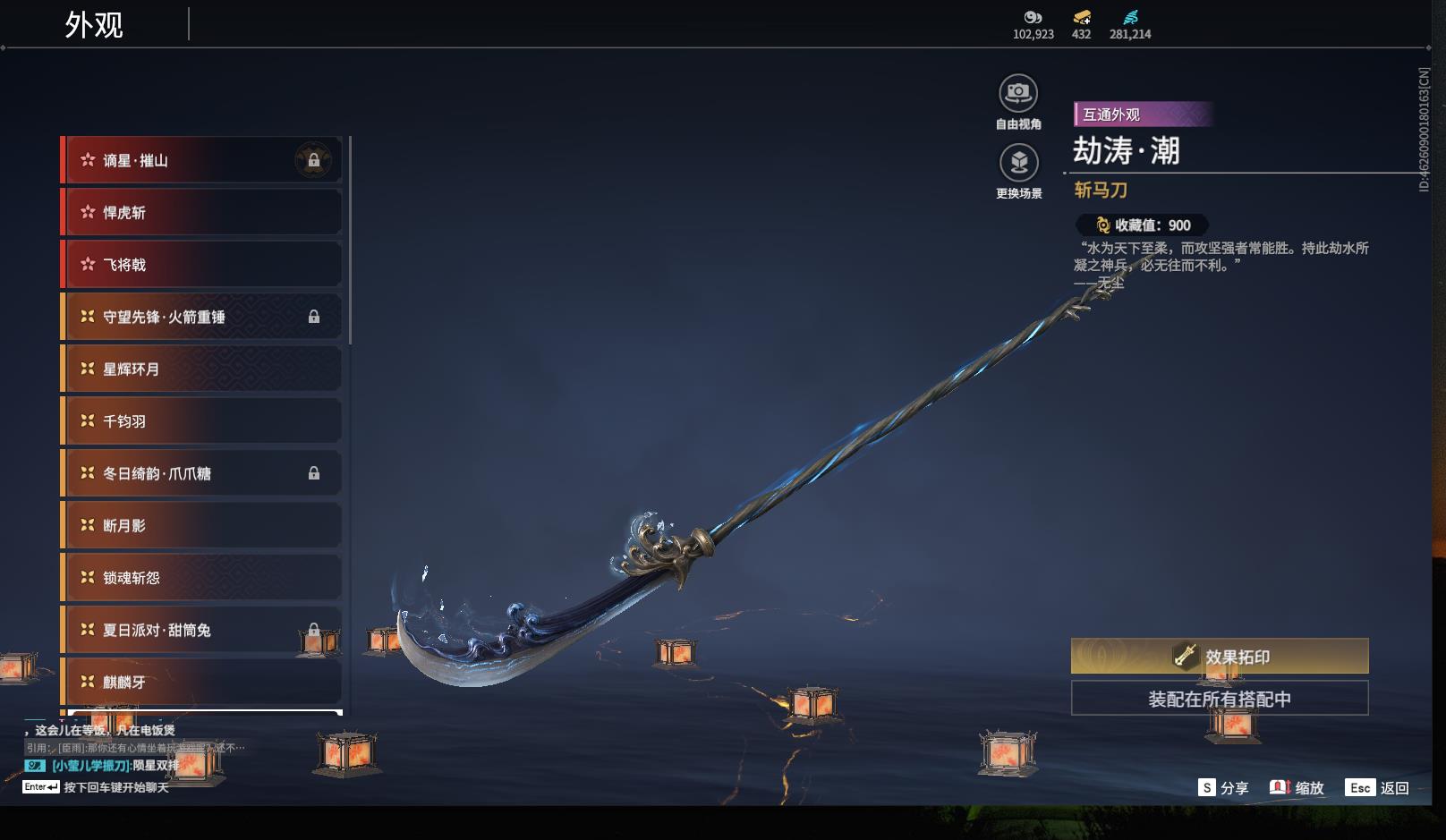Choose 千钧羽 in the skin list
This screenshot has height=840, width=1446.
[x=201, y=420]
